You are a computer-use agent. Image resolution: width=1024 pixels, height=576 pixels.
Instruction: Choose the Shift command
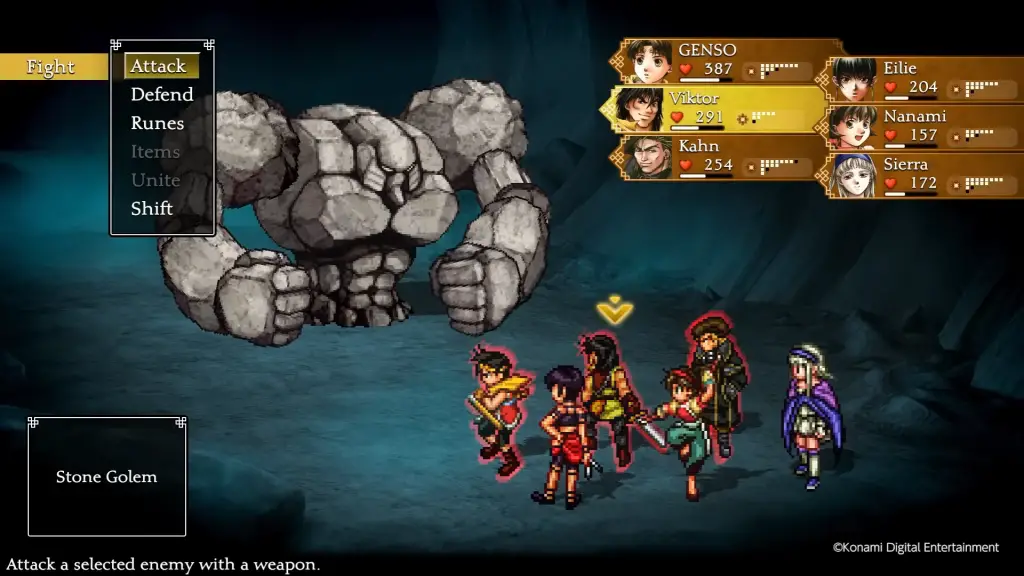(x=152, y=209)
